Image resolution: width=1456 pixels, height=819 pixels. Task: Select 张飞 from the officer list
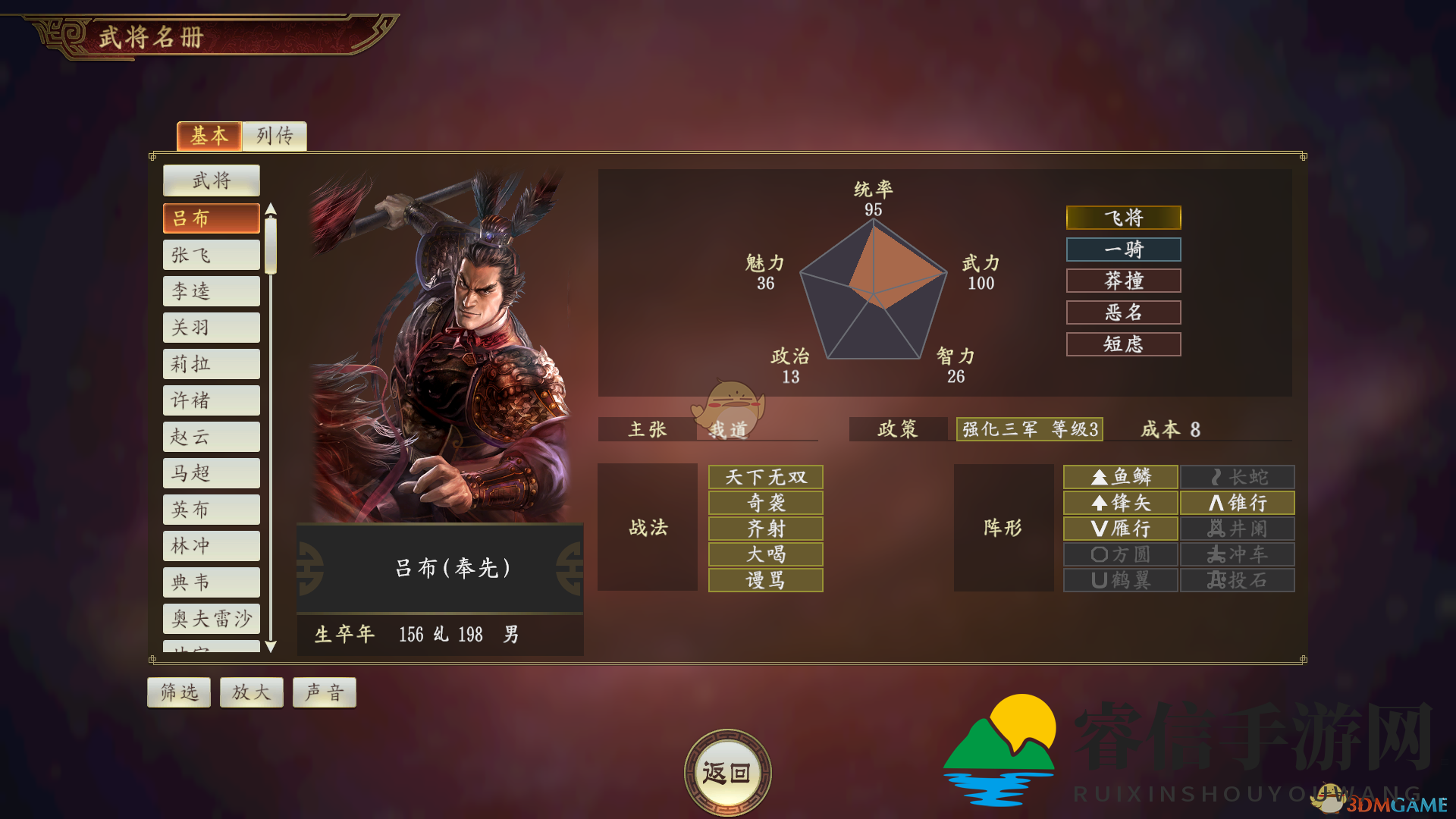click(211, 254)
